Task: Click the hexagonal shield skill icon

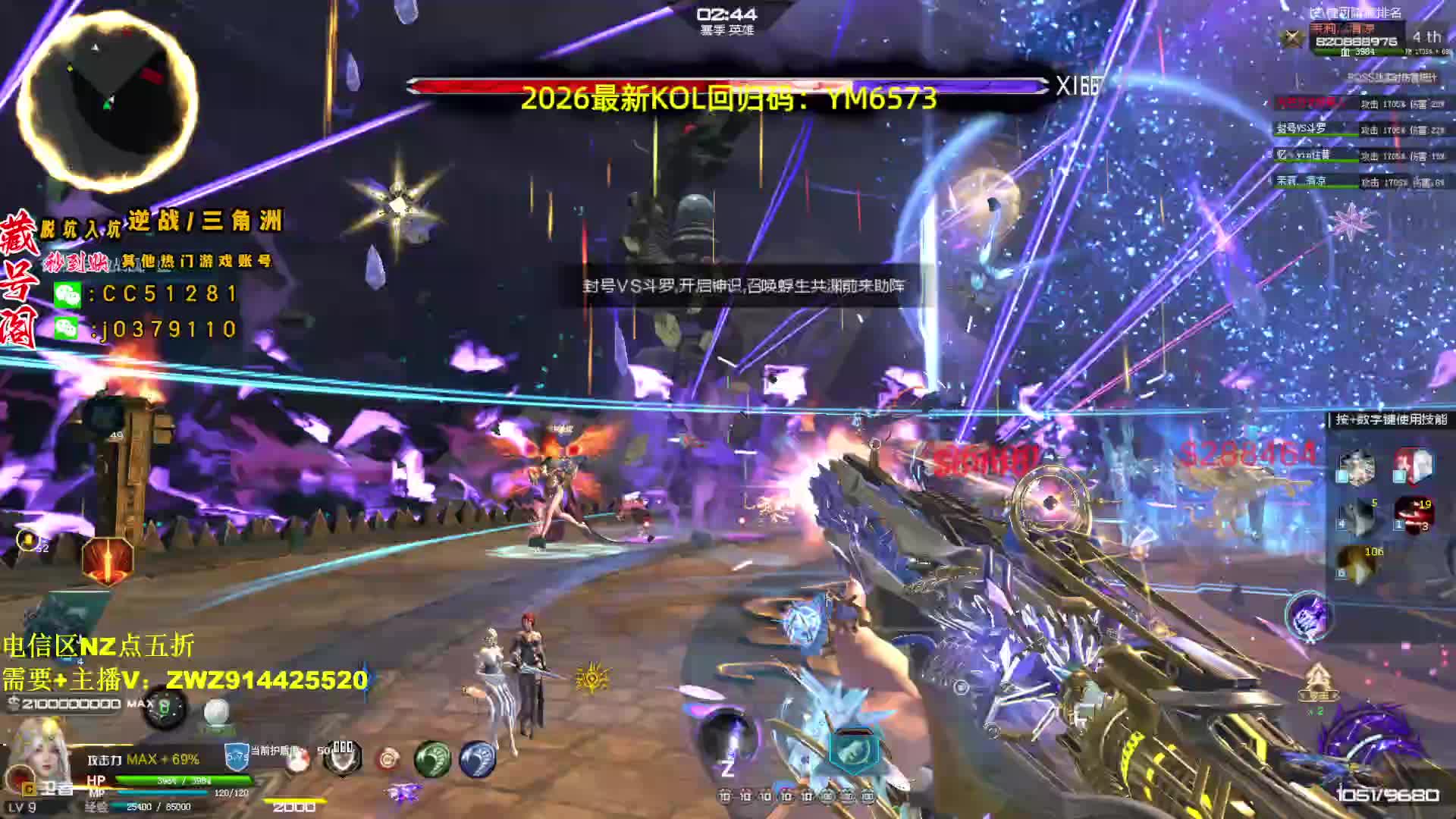Action: 852,749
